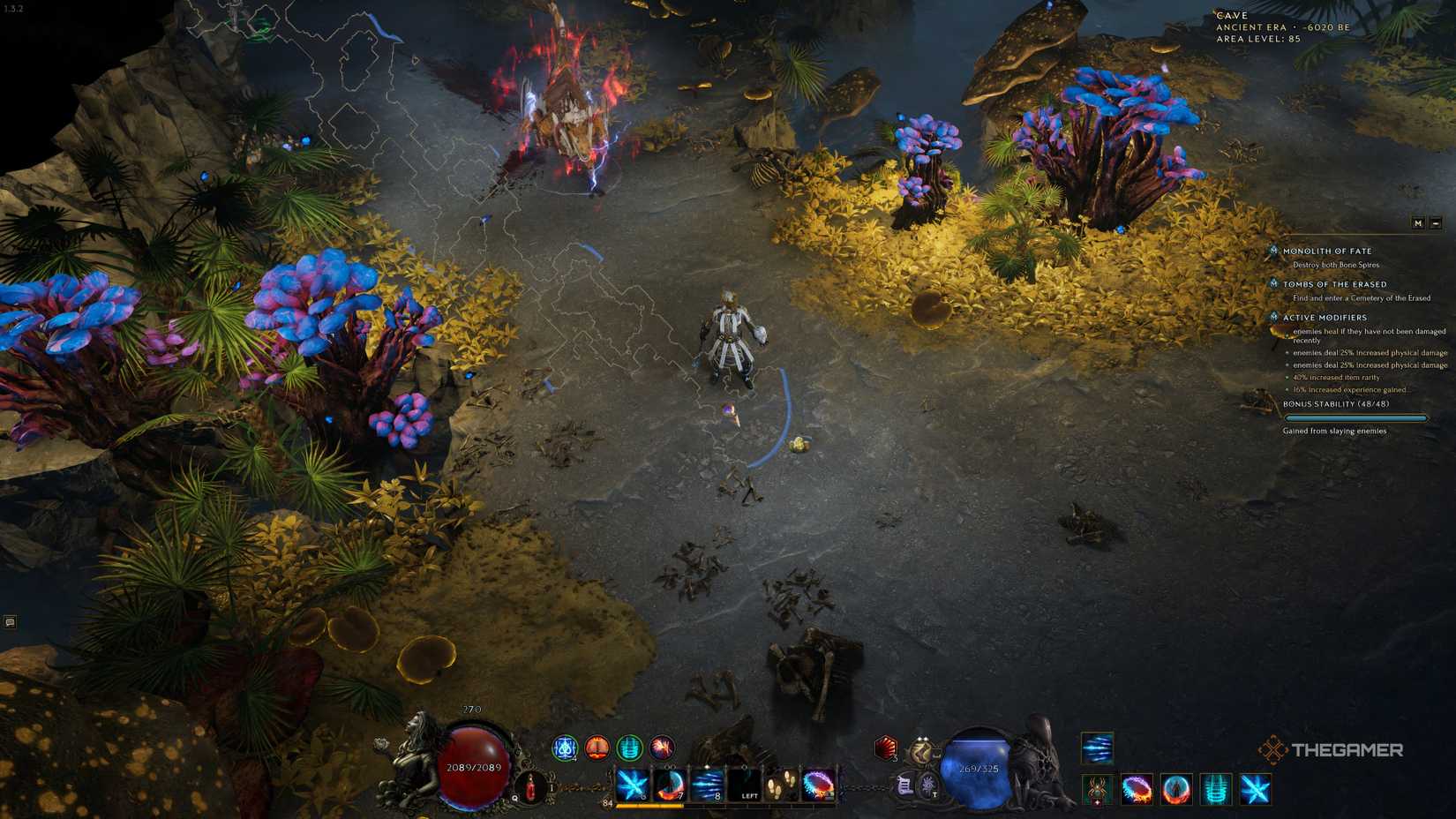The image size is (1456, 819).
Task: Toggle the minimap zoom with the minus button
Action: click(x=1437, y=223)
